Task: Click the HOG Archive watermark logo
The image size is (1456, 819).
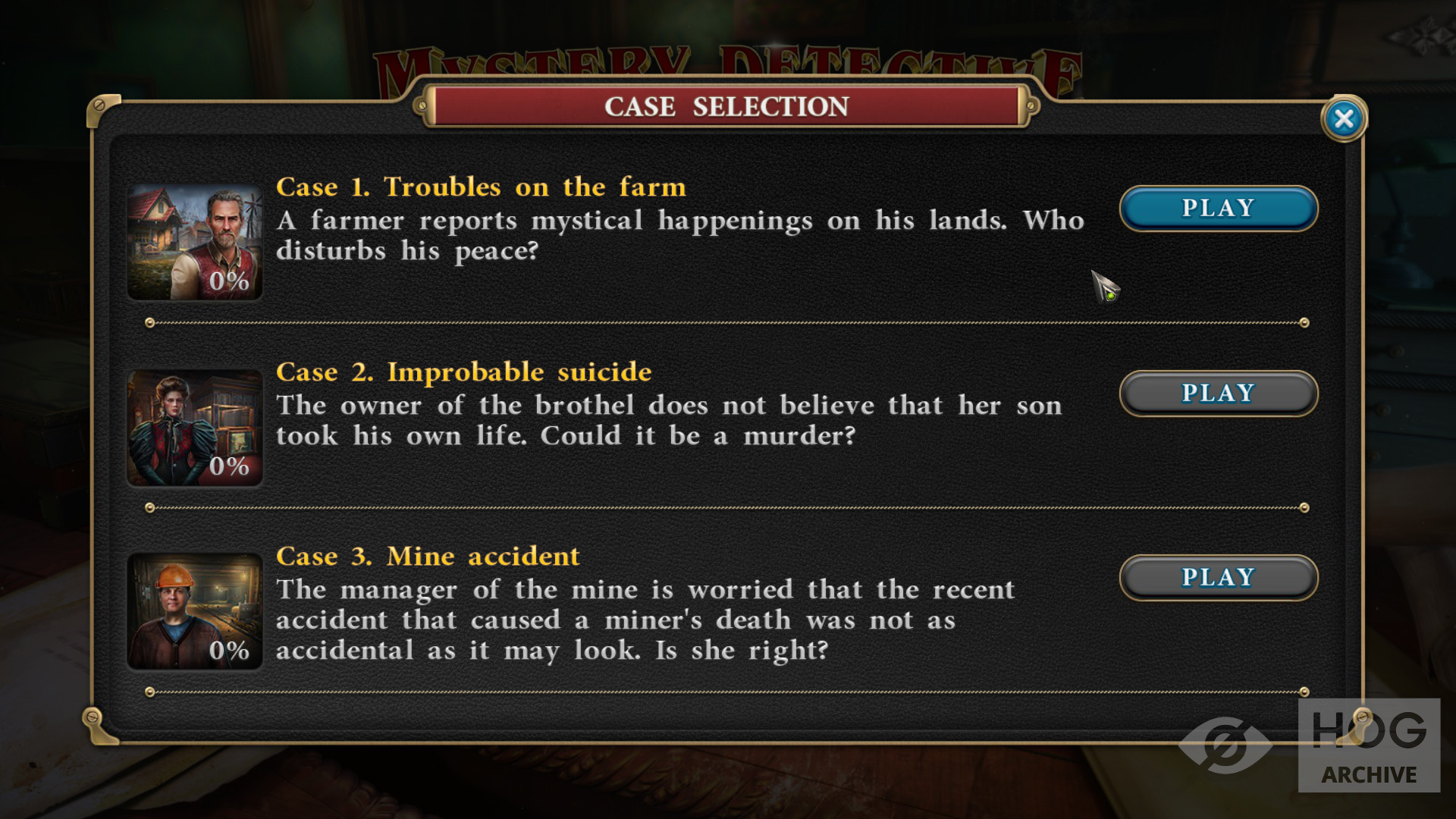Action: [1368, 745]
